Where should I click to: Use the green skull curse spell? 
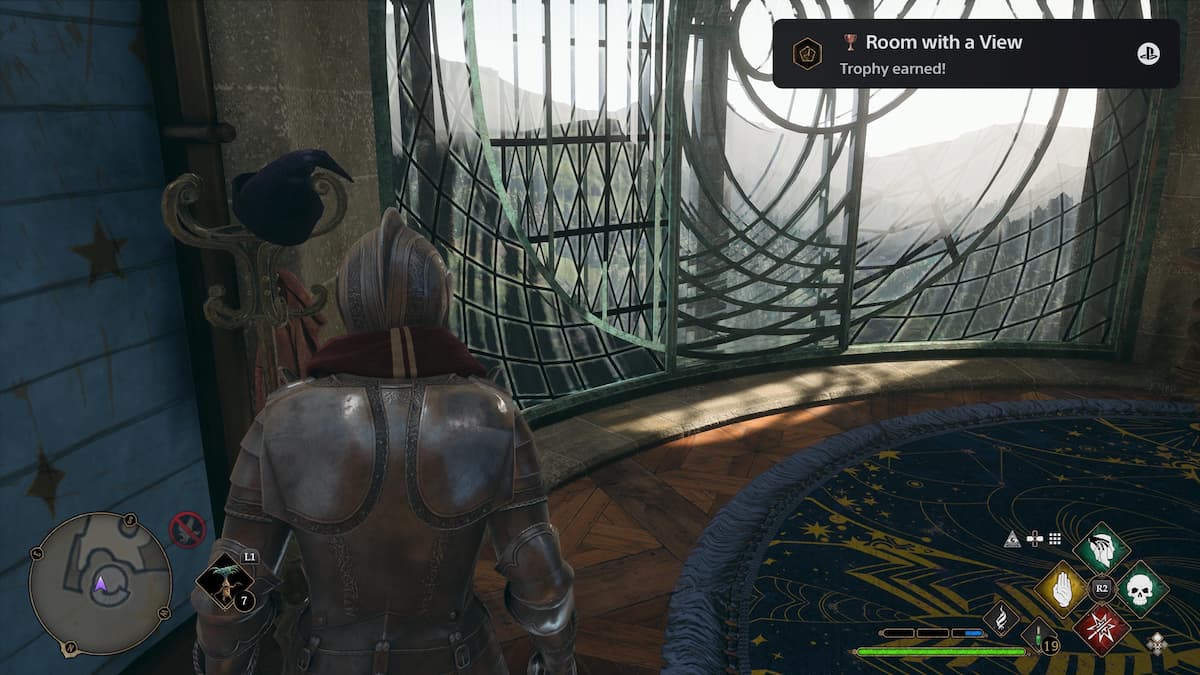[x=1141, y=589]
